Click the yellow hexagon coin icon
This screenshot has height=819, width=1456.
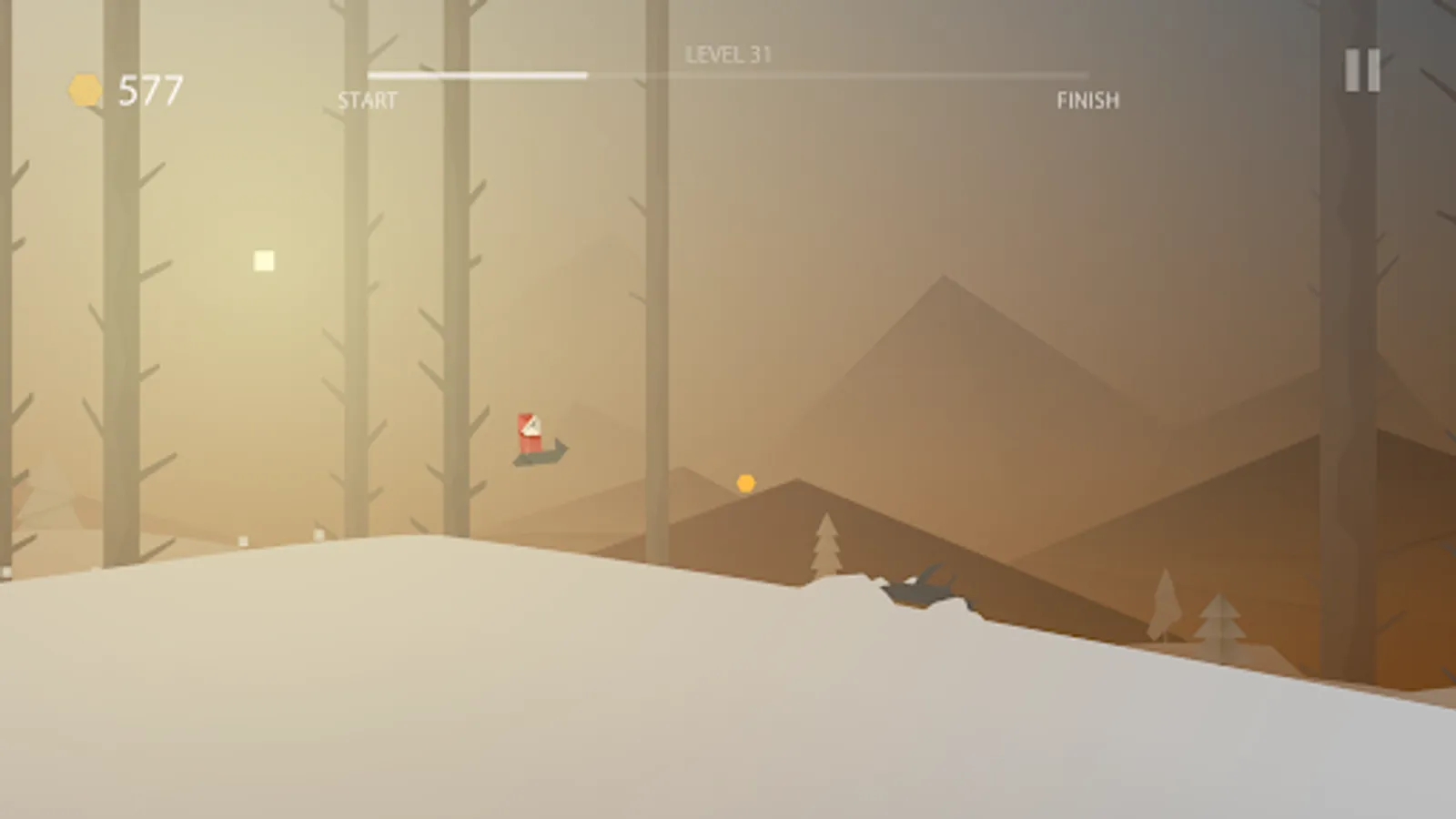83,87
